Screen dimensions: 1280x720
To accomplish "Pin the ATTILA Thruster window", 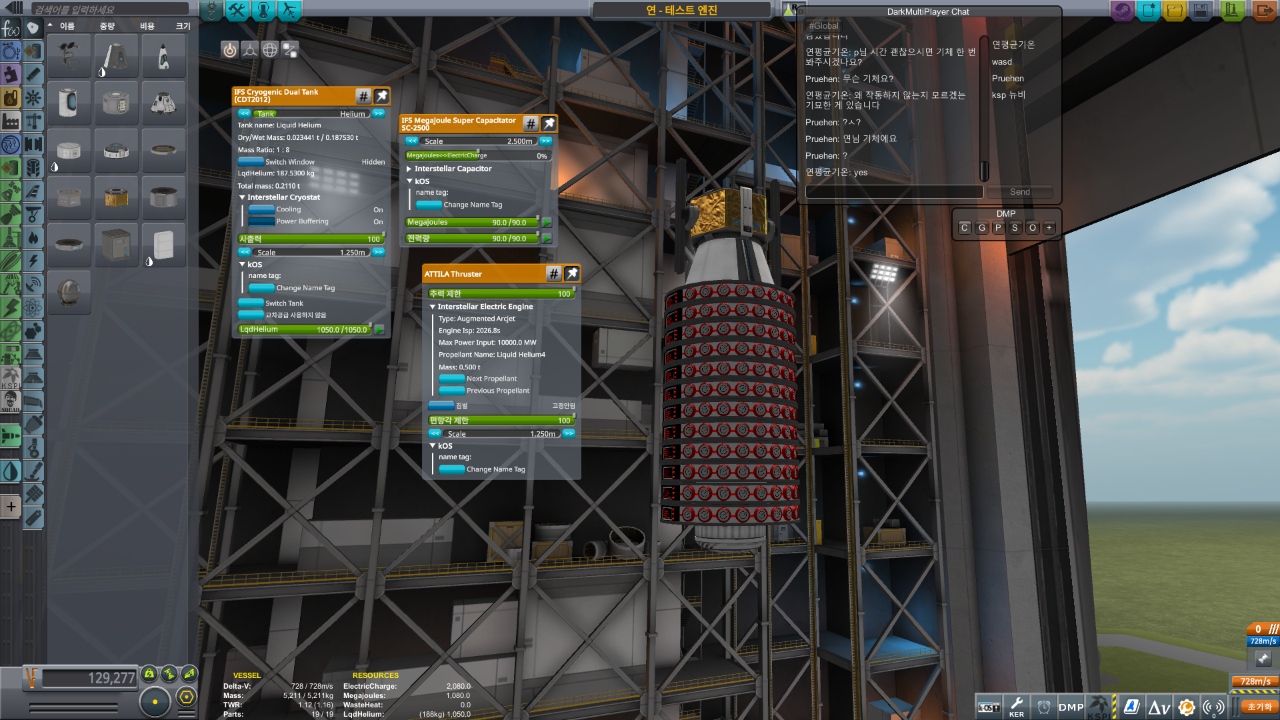I will pyautogui.click(x=572, y=273).
